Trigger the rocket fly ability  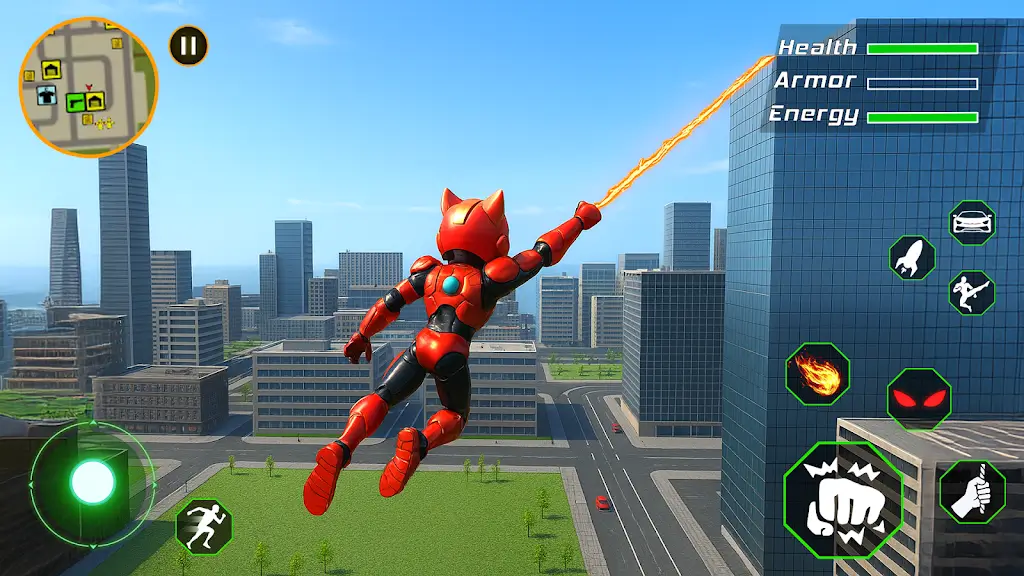click(912, 258)
